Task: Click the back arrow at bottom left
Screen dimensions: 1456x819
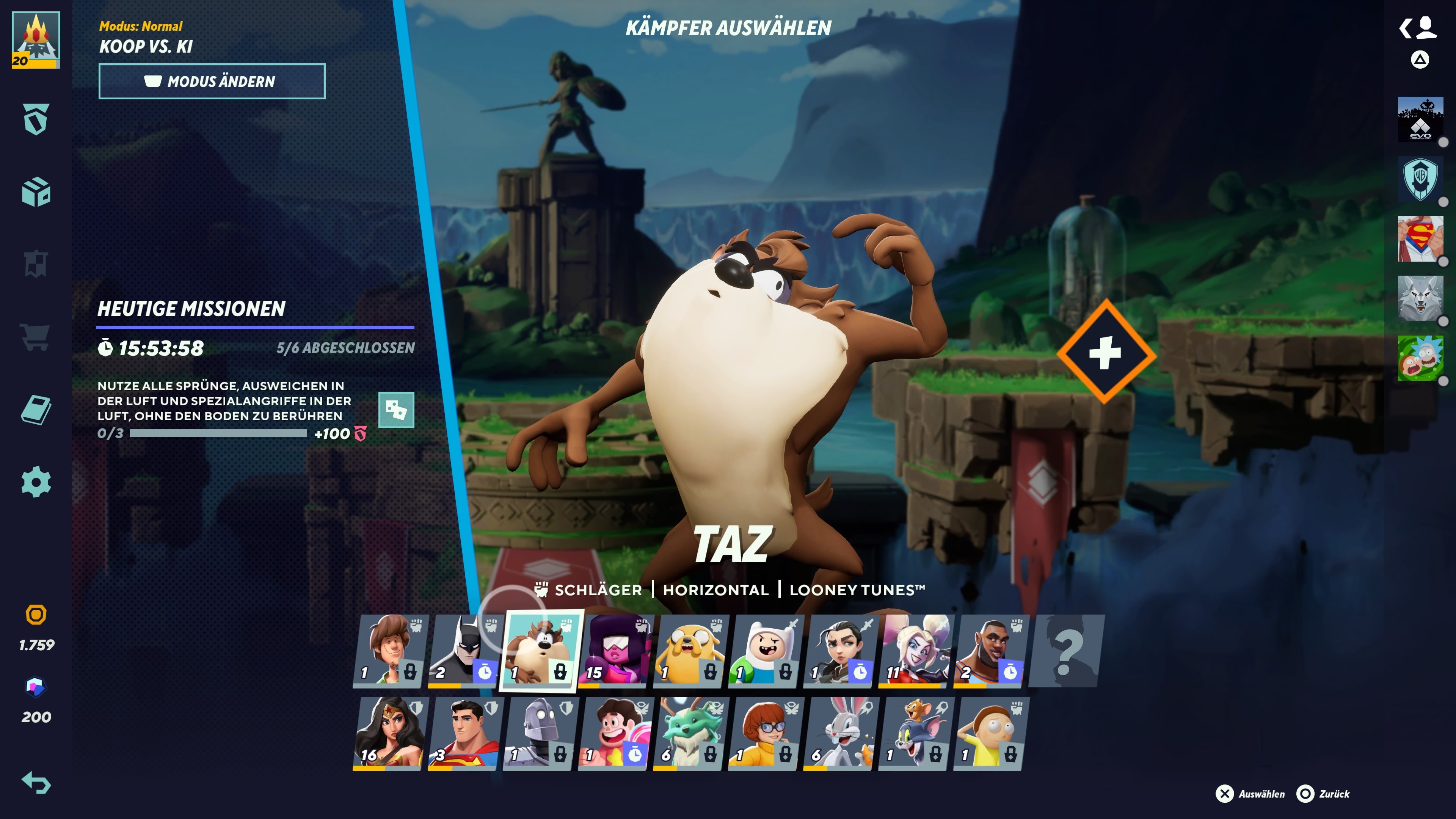Action: 36,784
